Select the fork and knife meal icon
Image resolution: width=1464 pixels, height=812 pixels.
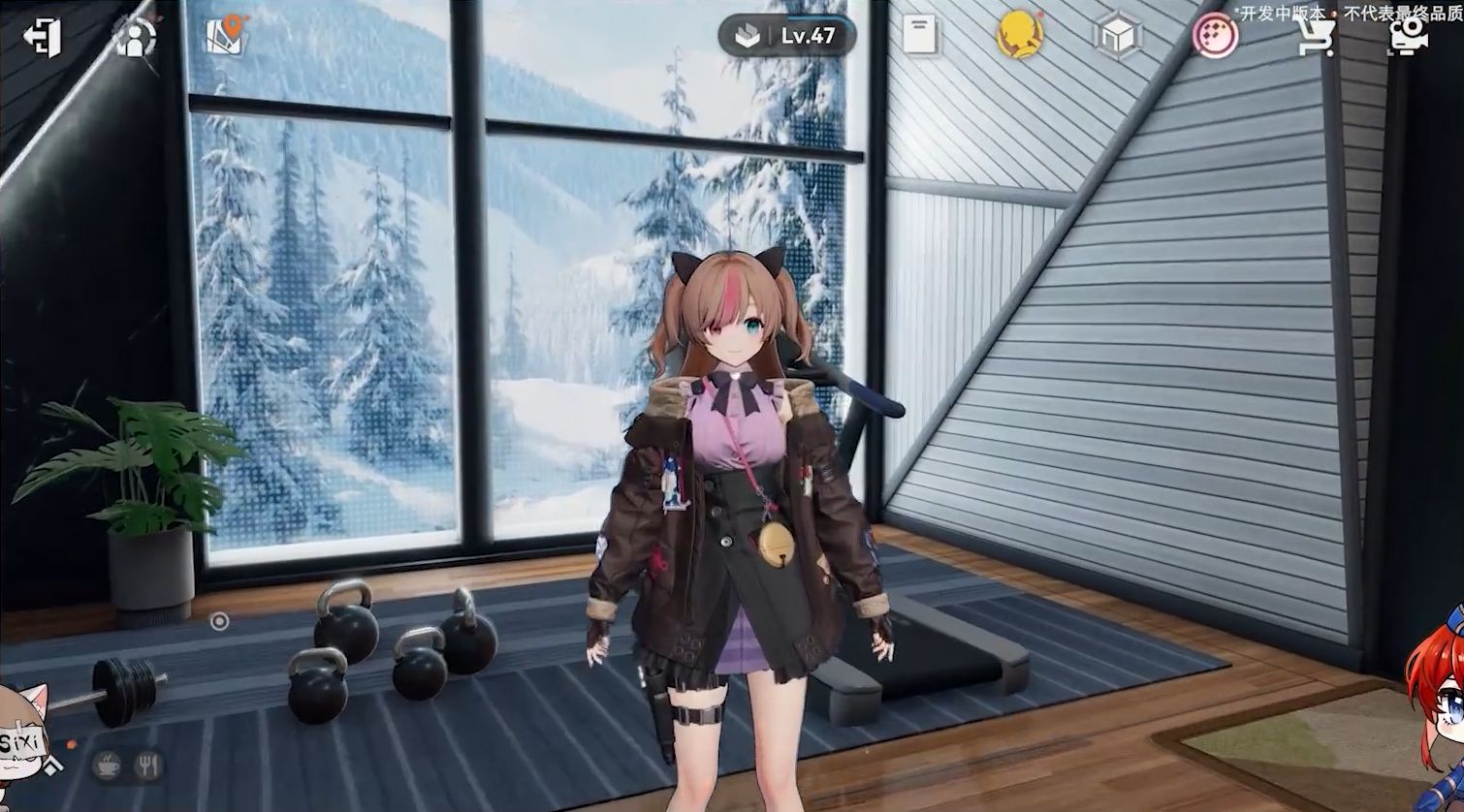(x=148, y=765)
